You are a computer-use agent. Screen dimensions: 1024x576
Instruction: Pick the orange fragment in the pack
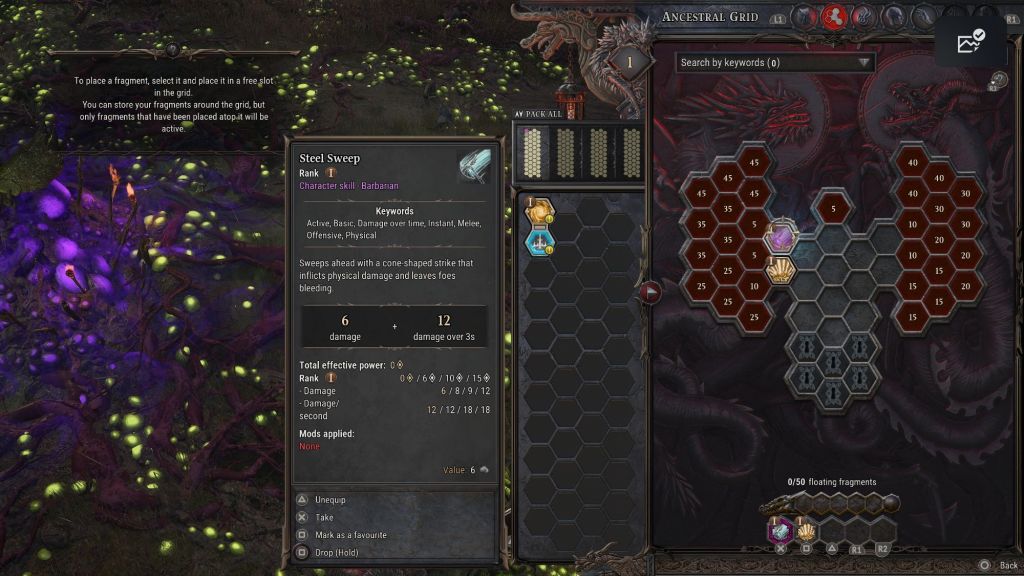[x=541, y=212]
